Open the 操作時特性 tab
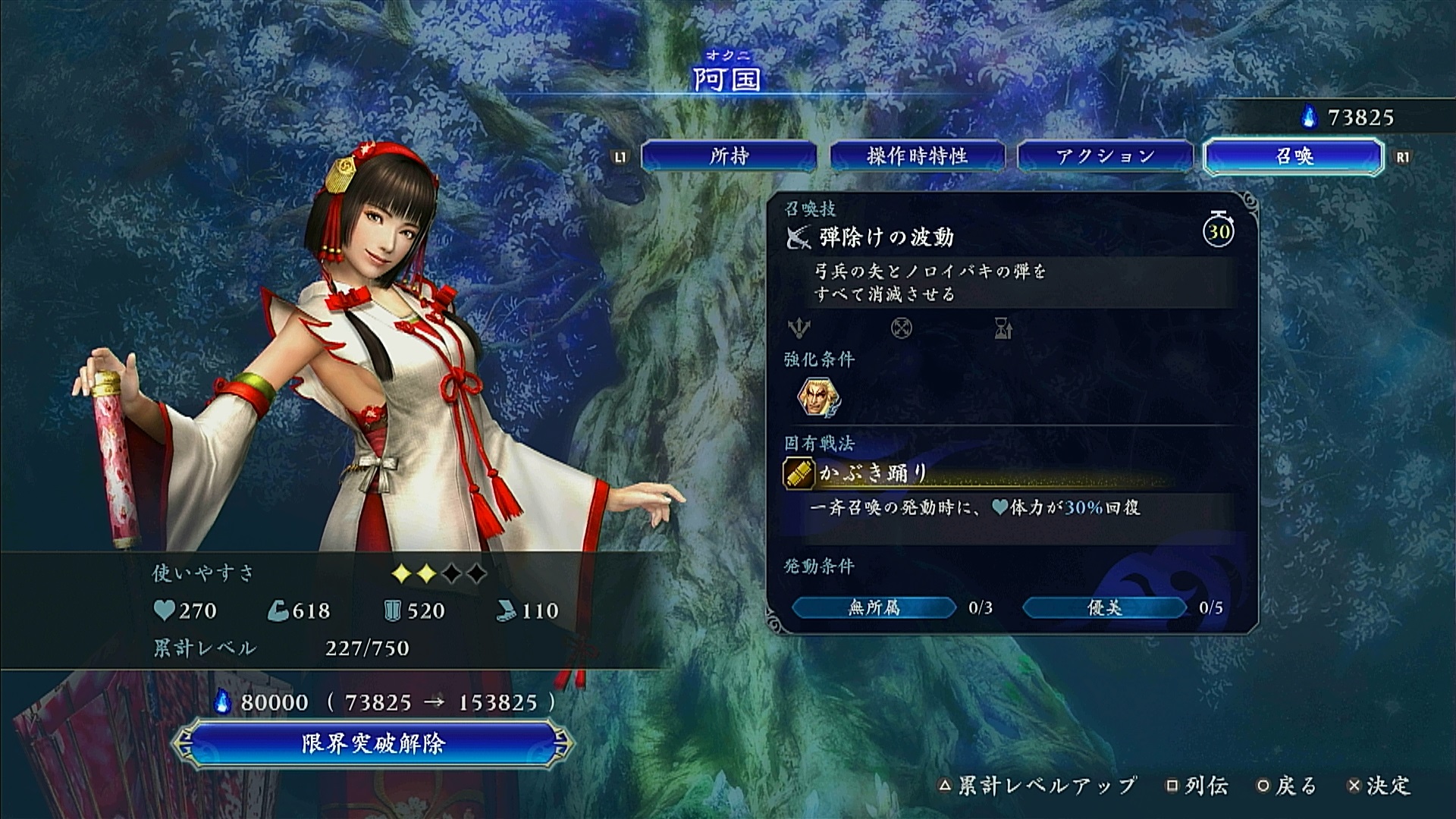This screenshot has width=1456, height=819. (x=917, y=157)
